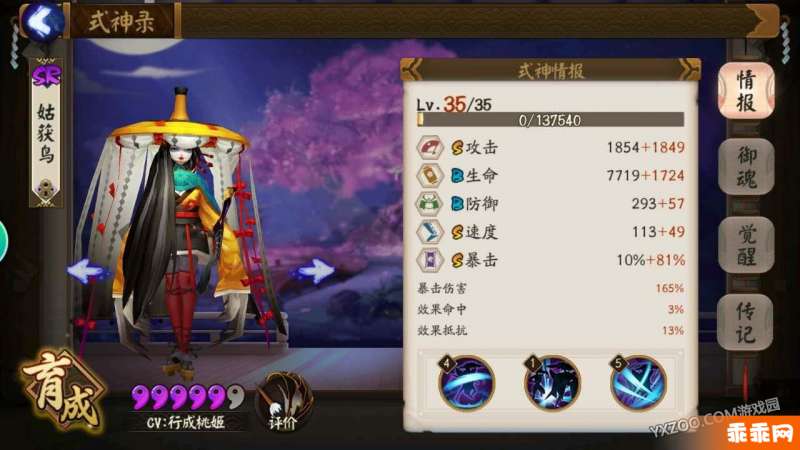Open the 评价 reviews button
Image resolution: width=800 pixels, height=450 pixels.
(x=277, y=402)
